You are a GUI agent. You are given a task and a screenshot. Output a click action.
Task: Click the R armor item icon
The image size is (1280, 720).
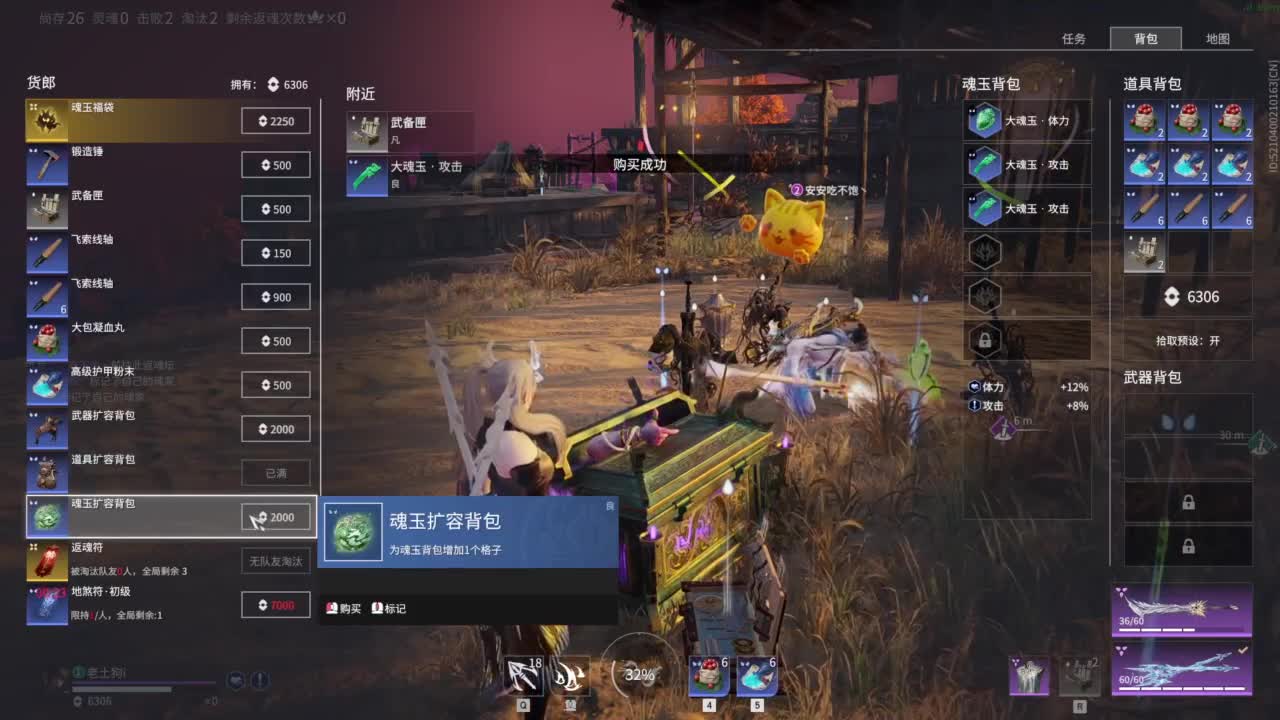click(1030, 676)
